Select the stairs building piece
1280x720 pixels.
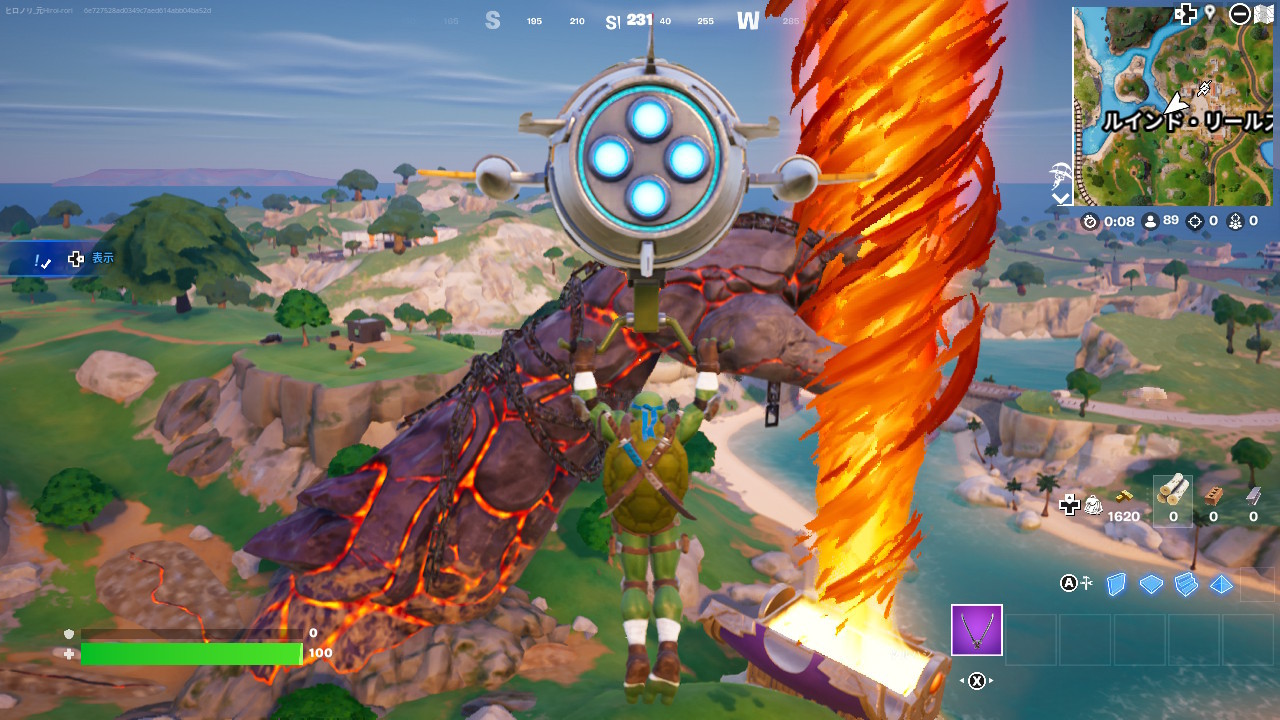(x=1186, y=584)
